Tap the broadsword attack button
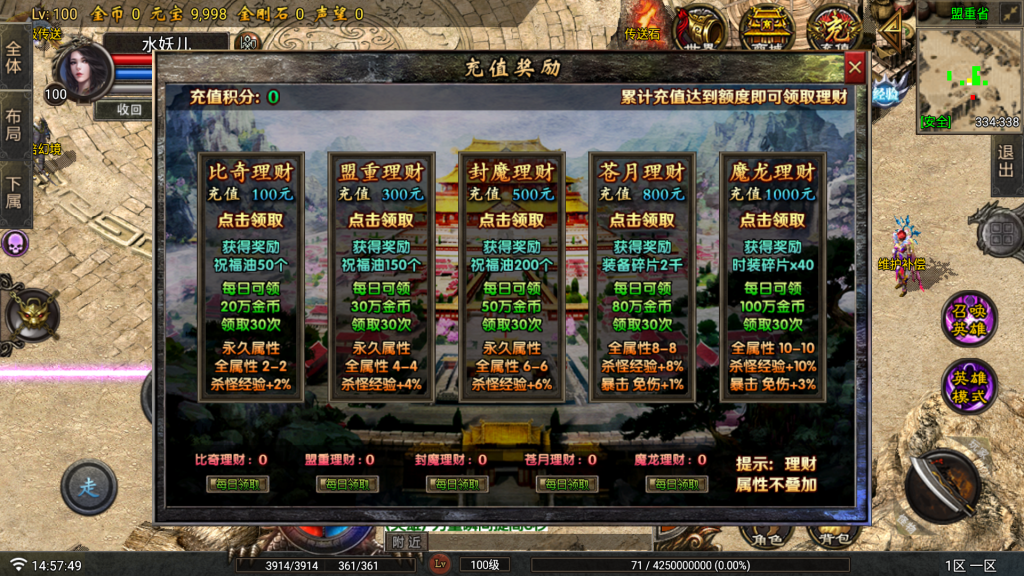1024x576 pixels. (943, 486)
